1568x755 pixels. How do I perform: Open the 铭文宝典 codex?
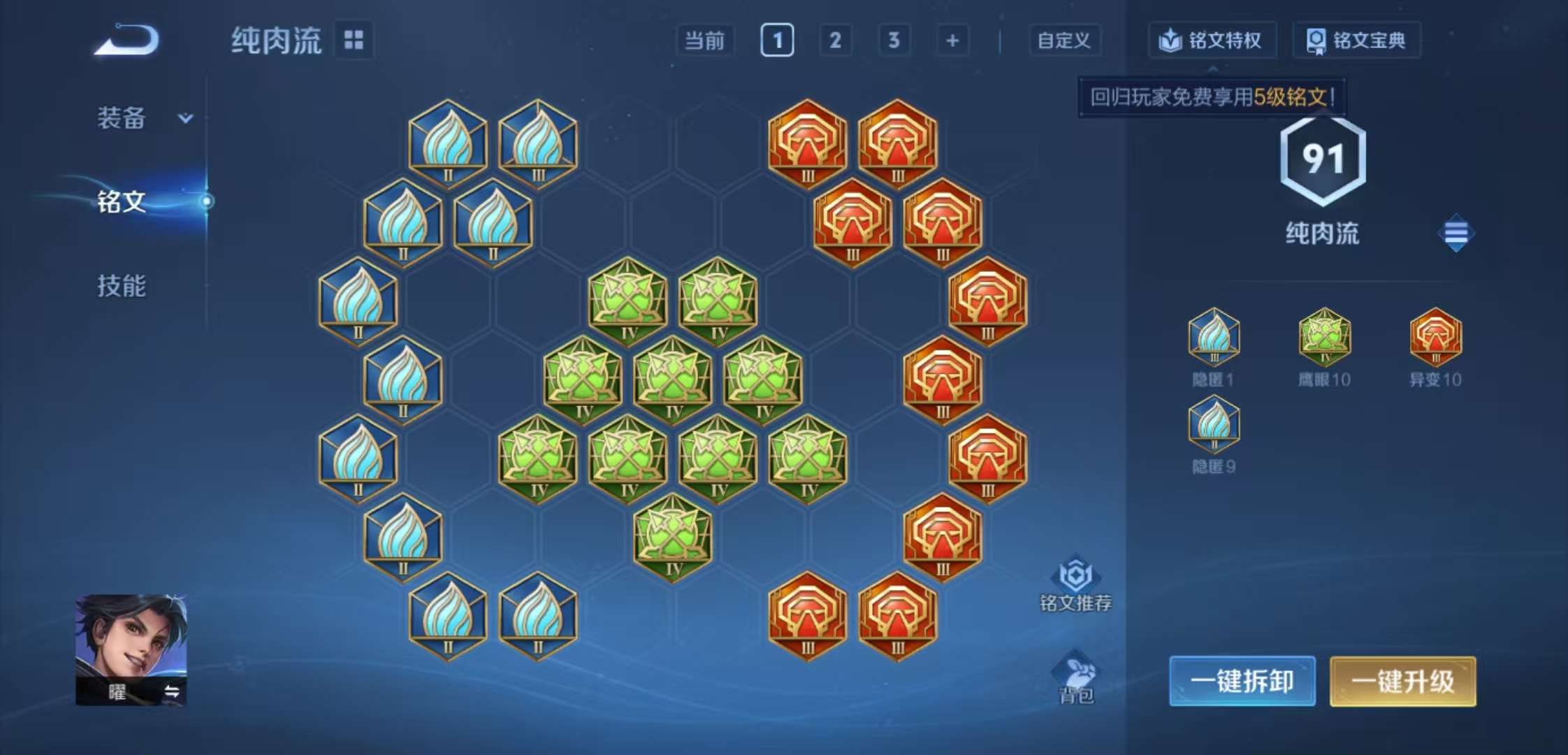tap(1356, 41)
